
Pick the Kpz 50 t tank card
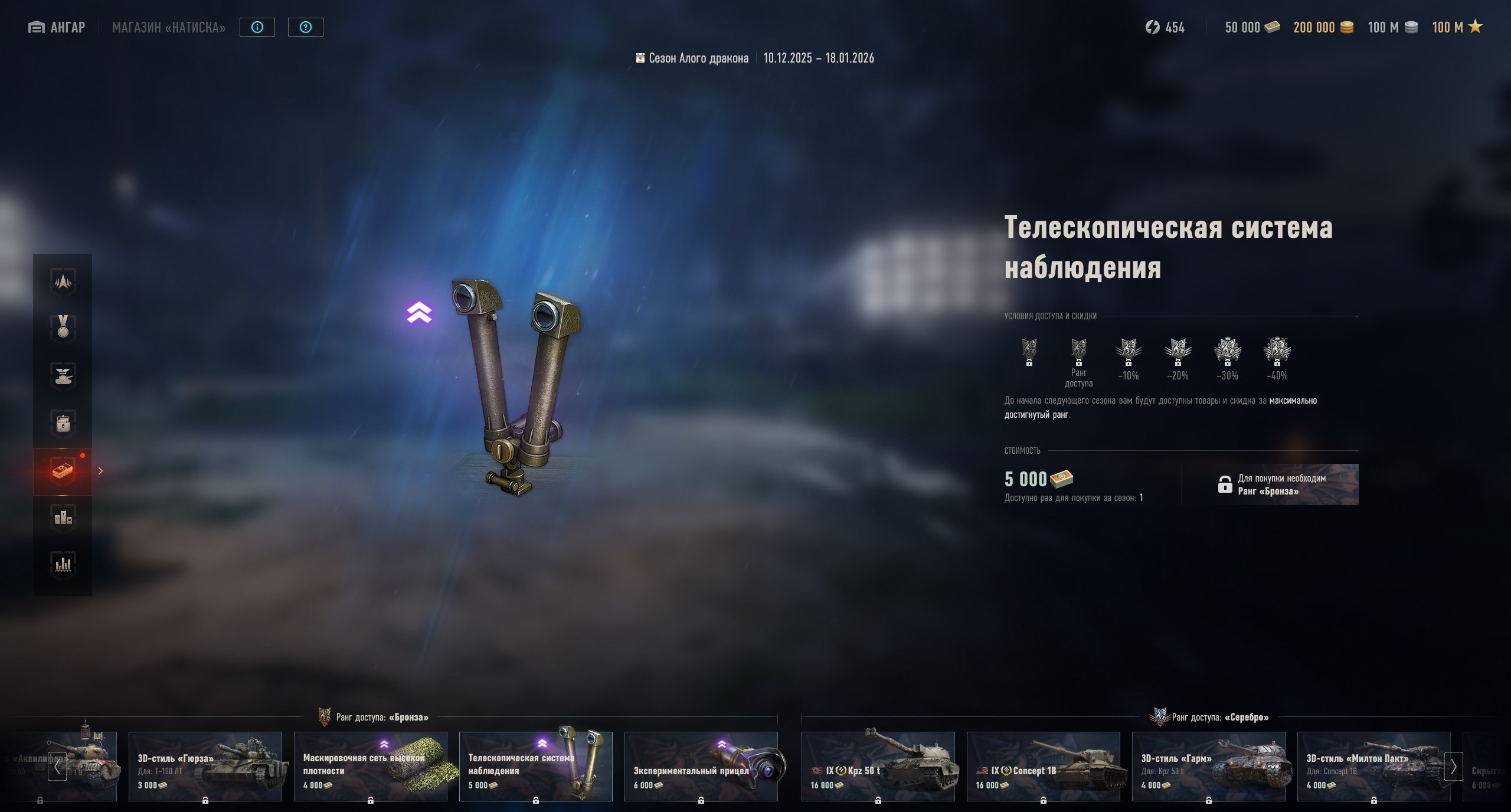(x=878, y=766)
